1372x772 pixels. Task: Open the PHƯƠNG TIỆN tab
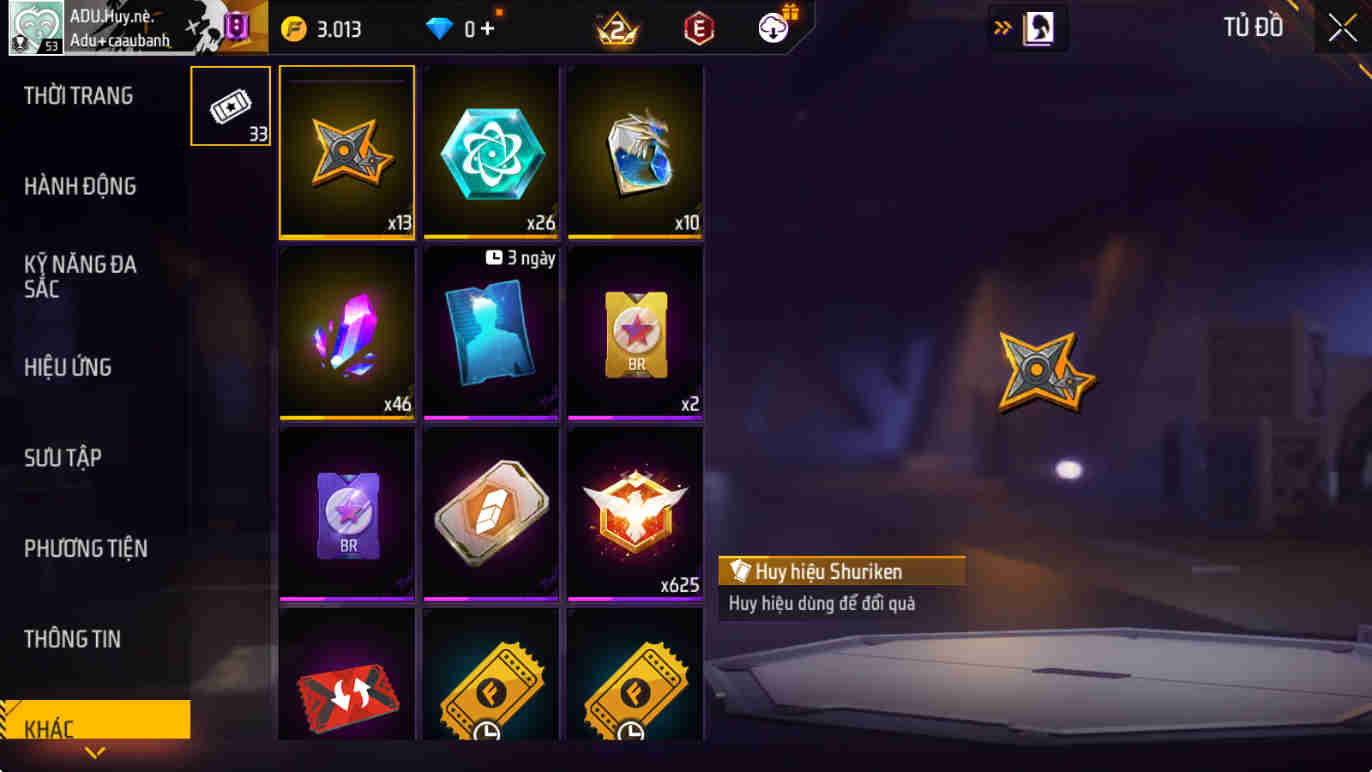click(88, 548)
